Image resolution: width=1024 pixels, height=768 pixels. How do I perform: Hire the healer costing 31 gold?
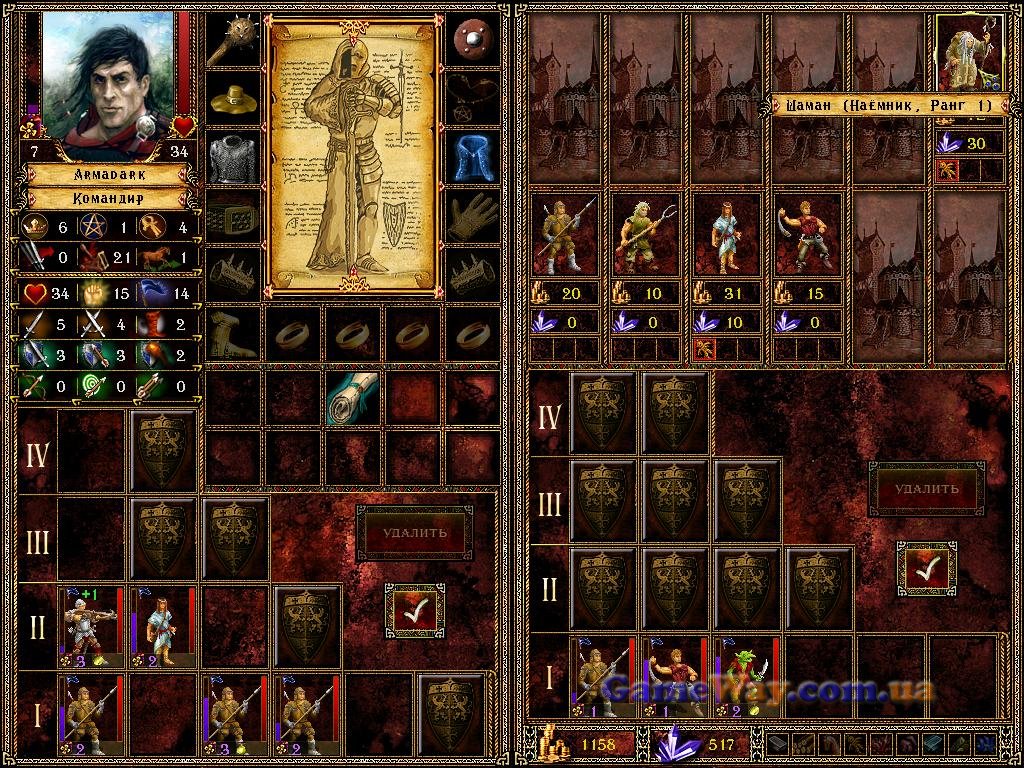click(727, 236)
